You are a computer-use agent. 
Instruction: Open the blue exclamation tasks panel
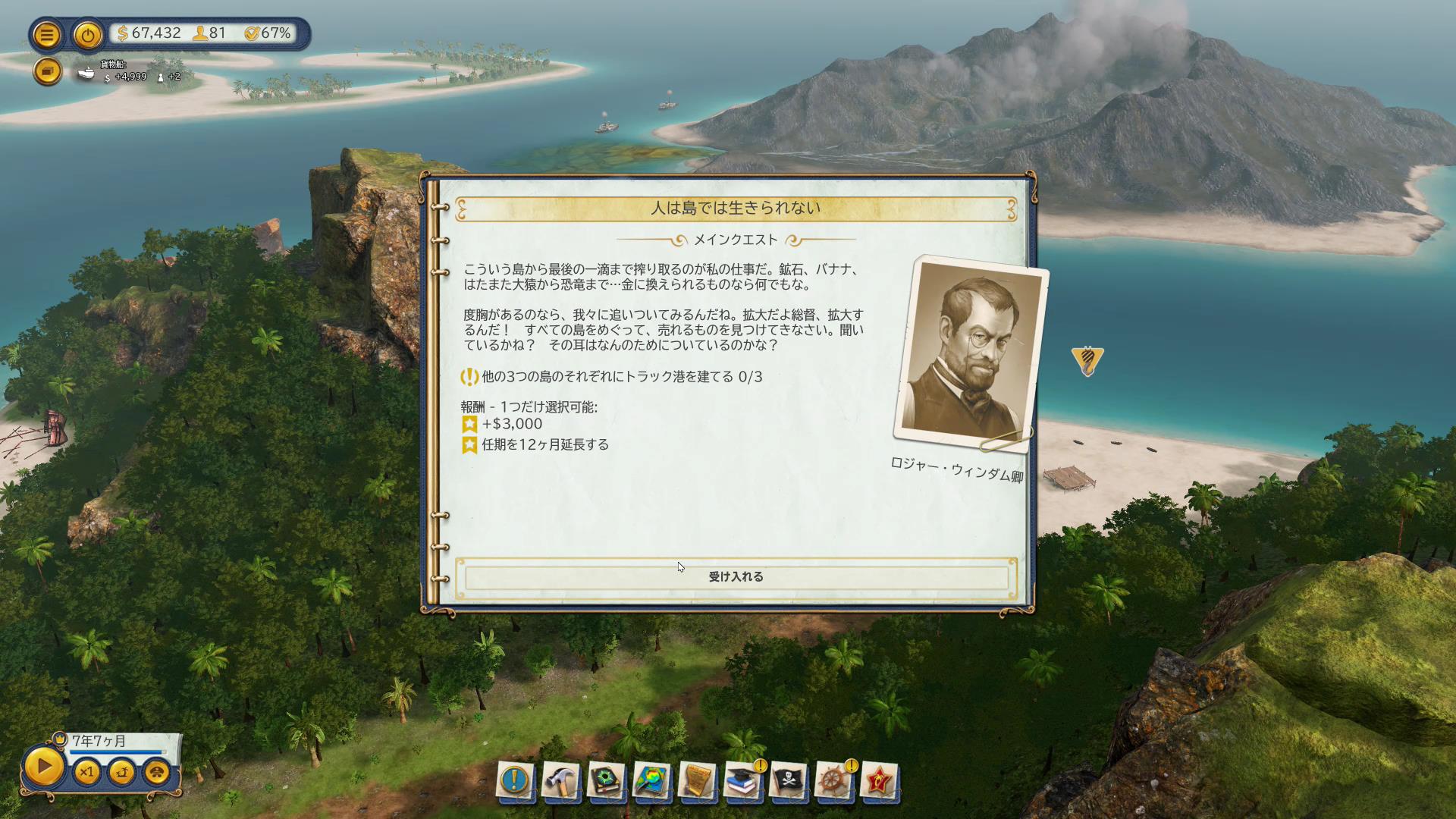514,780
